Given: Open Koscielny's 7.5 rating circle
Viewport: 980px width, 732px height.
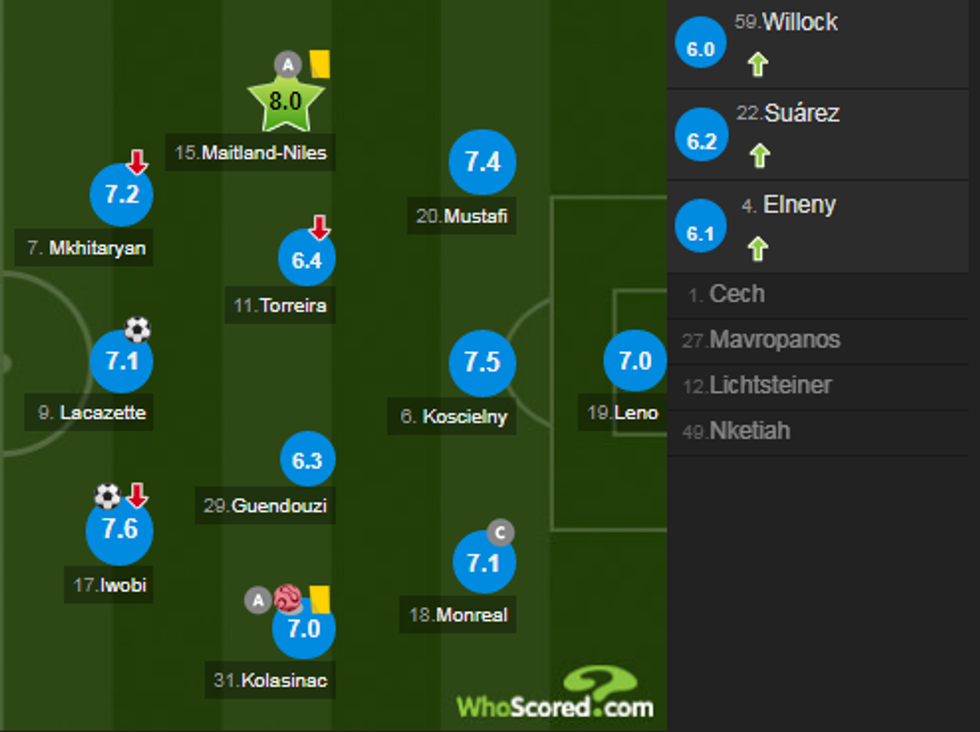Looking at the screenshot, I should pos(482,362).
